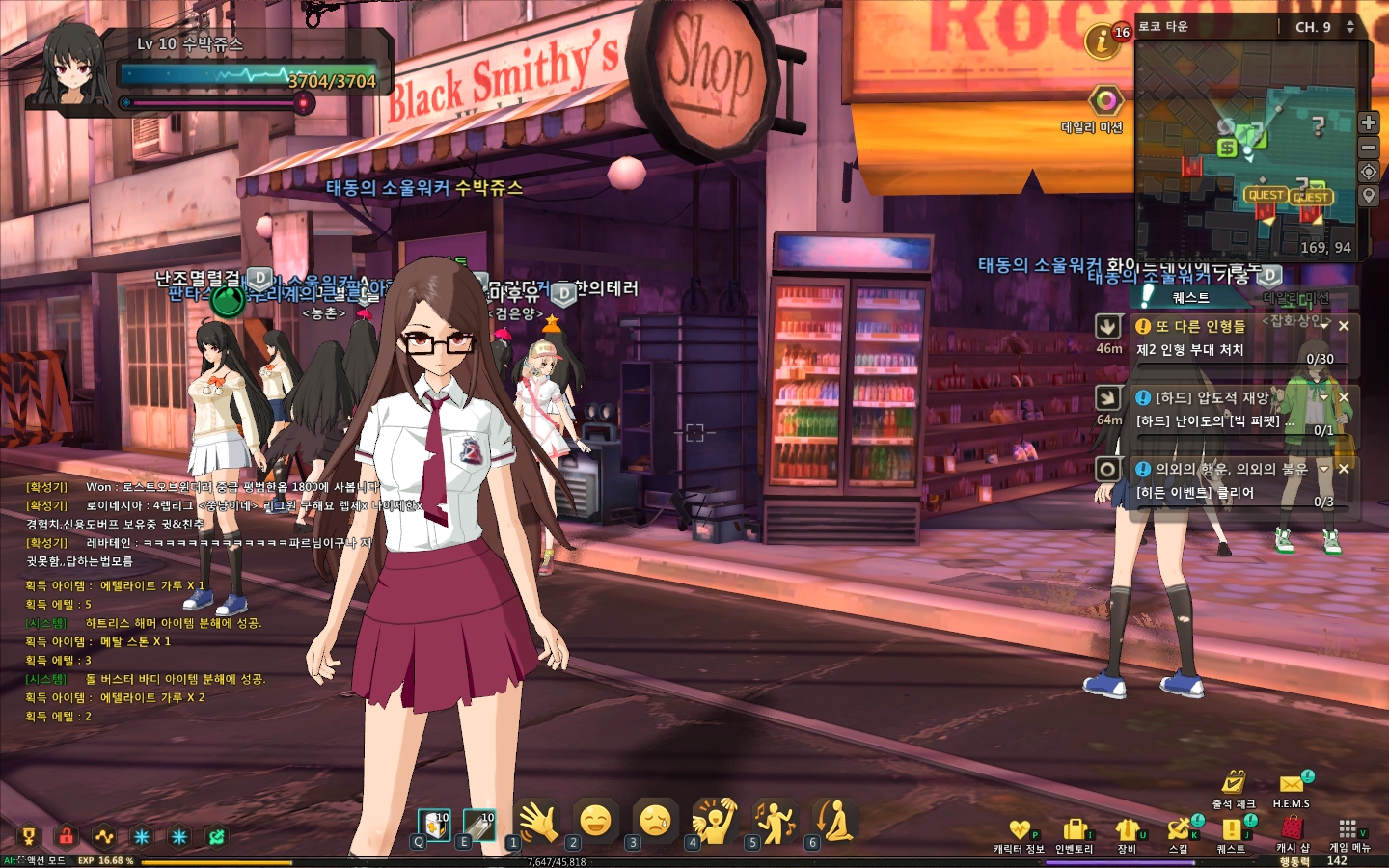Viewport: 1389px width, 868px height.
Task: Use the waving hand emote
Action: click(537, 822)
